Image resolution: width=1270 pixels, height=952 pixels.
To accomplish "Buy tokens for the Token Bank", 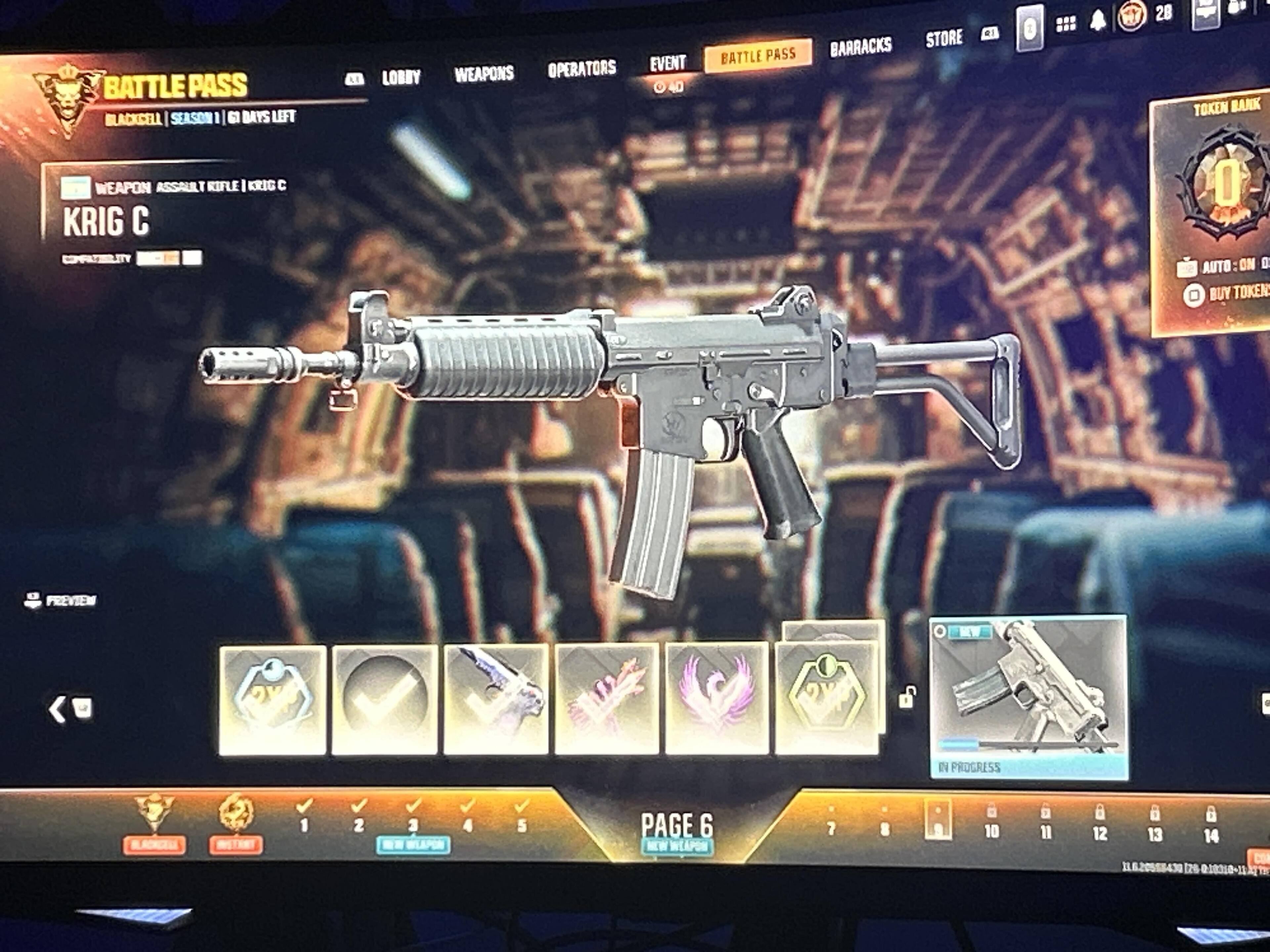I will (x=1229, y=293).
